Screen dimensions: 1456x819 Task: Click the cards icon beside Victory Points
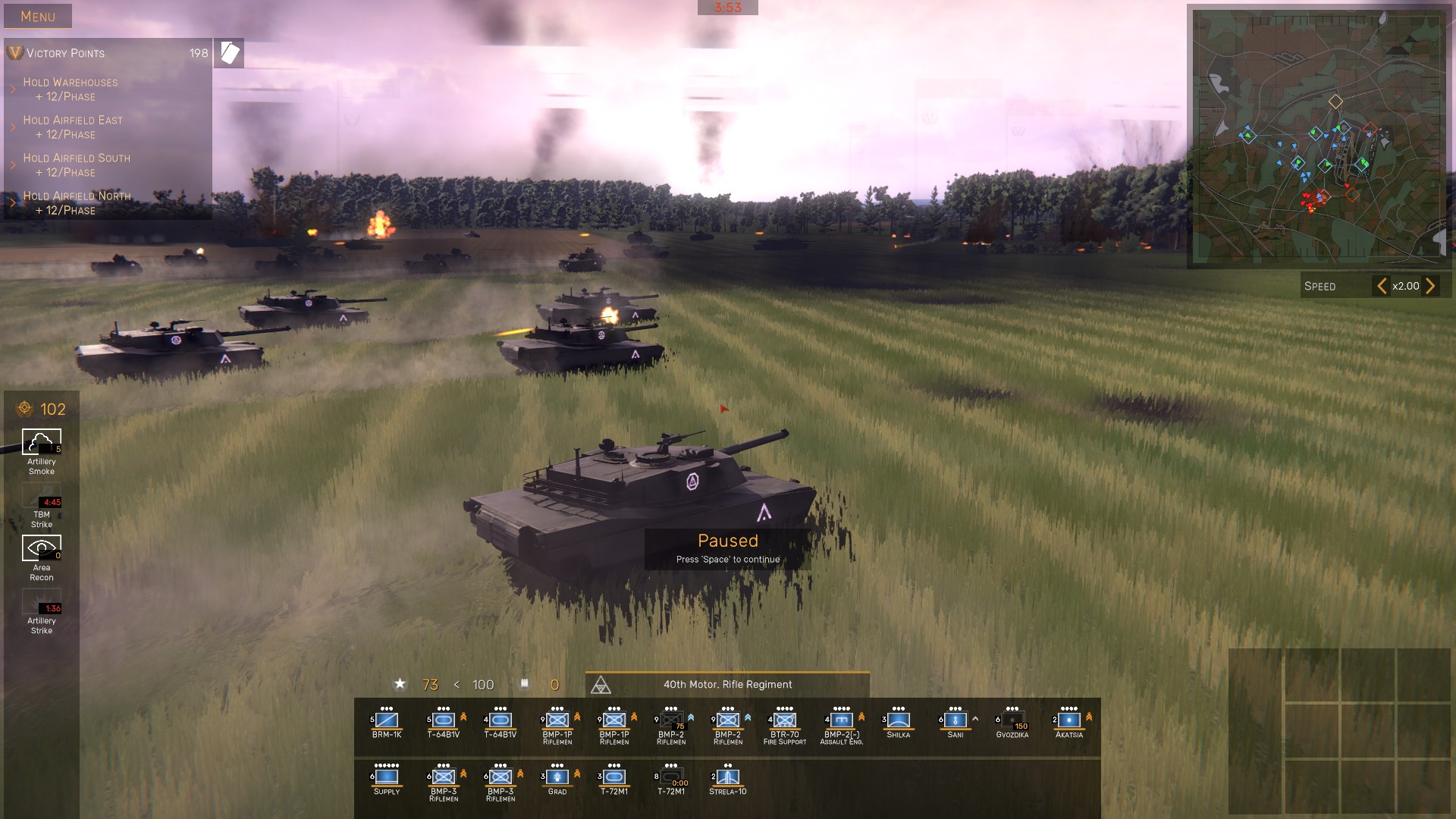(229, 53)
